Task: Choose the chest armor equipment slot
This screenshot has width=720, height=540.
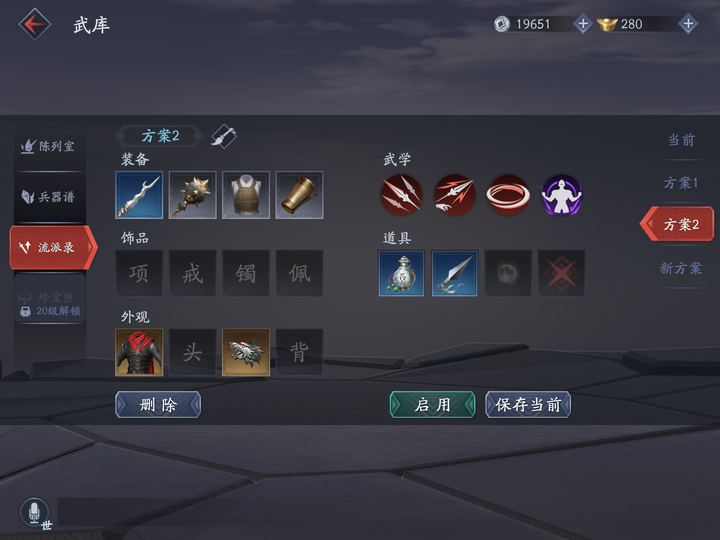Action: pyautogui.click(x=246, y=195)
